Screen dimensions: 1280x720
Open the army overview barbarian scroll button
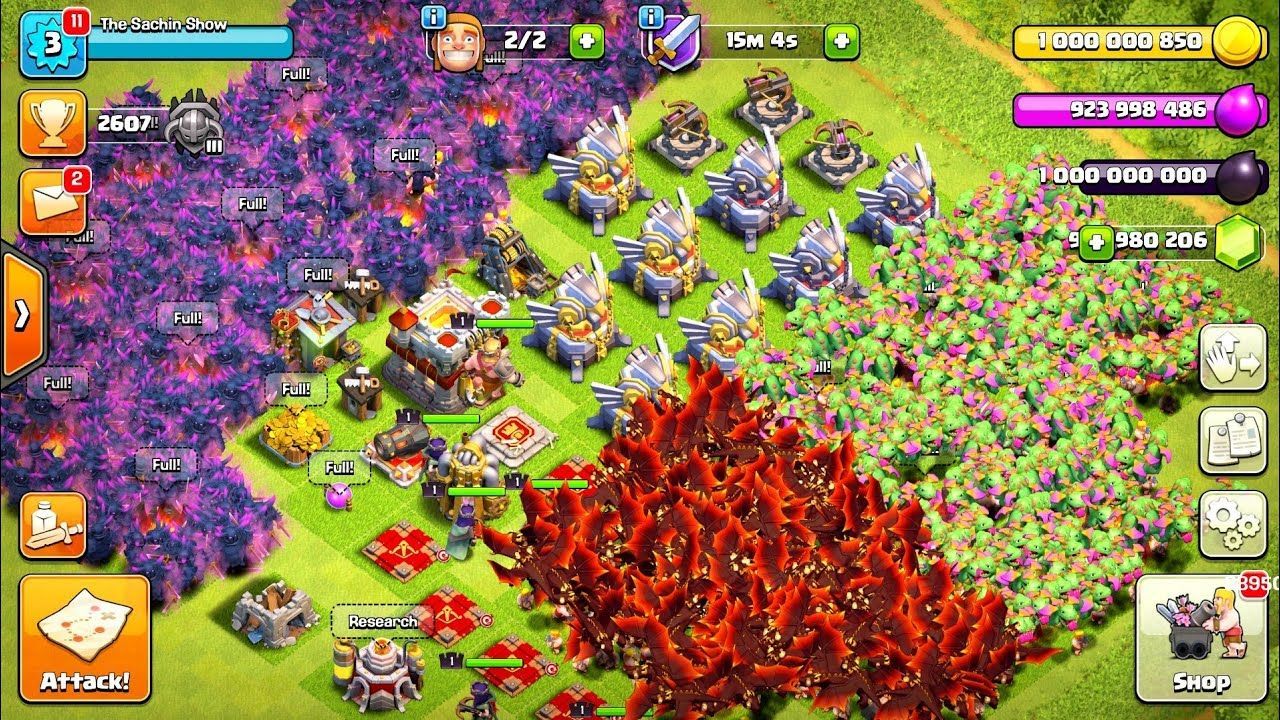click(x=52, y=525)
